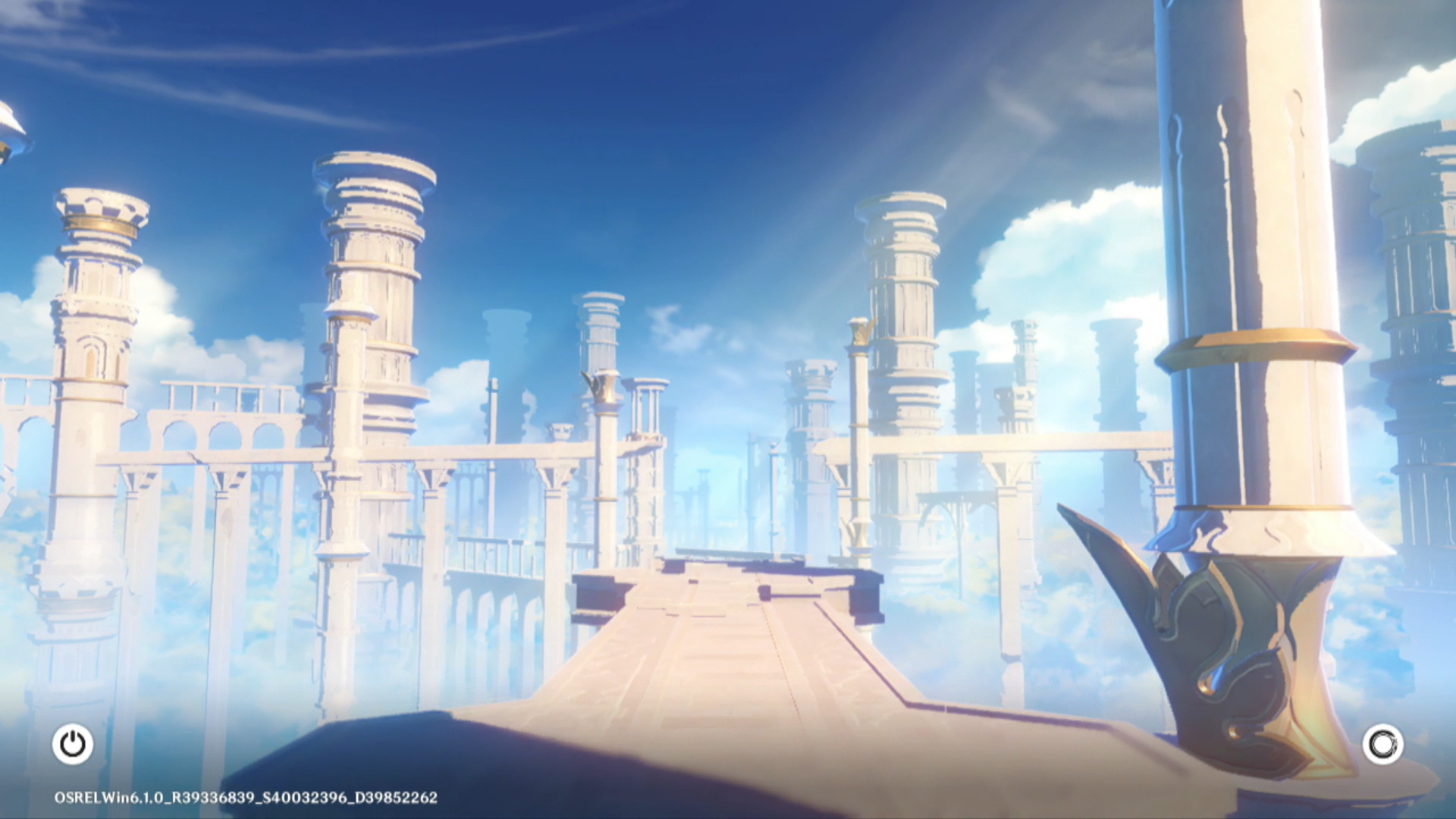Screen dimensions: 1456x819
Task: Open the circular ring icon button
Action: [1382, 744]
